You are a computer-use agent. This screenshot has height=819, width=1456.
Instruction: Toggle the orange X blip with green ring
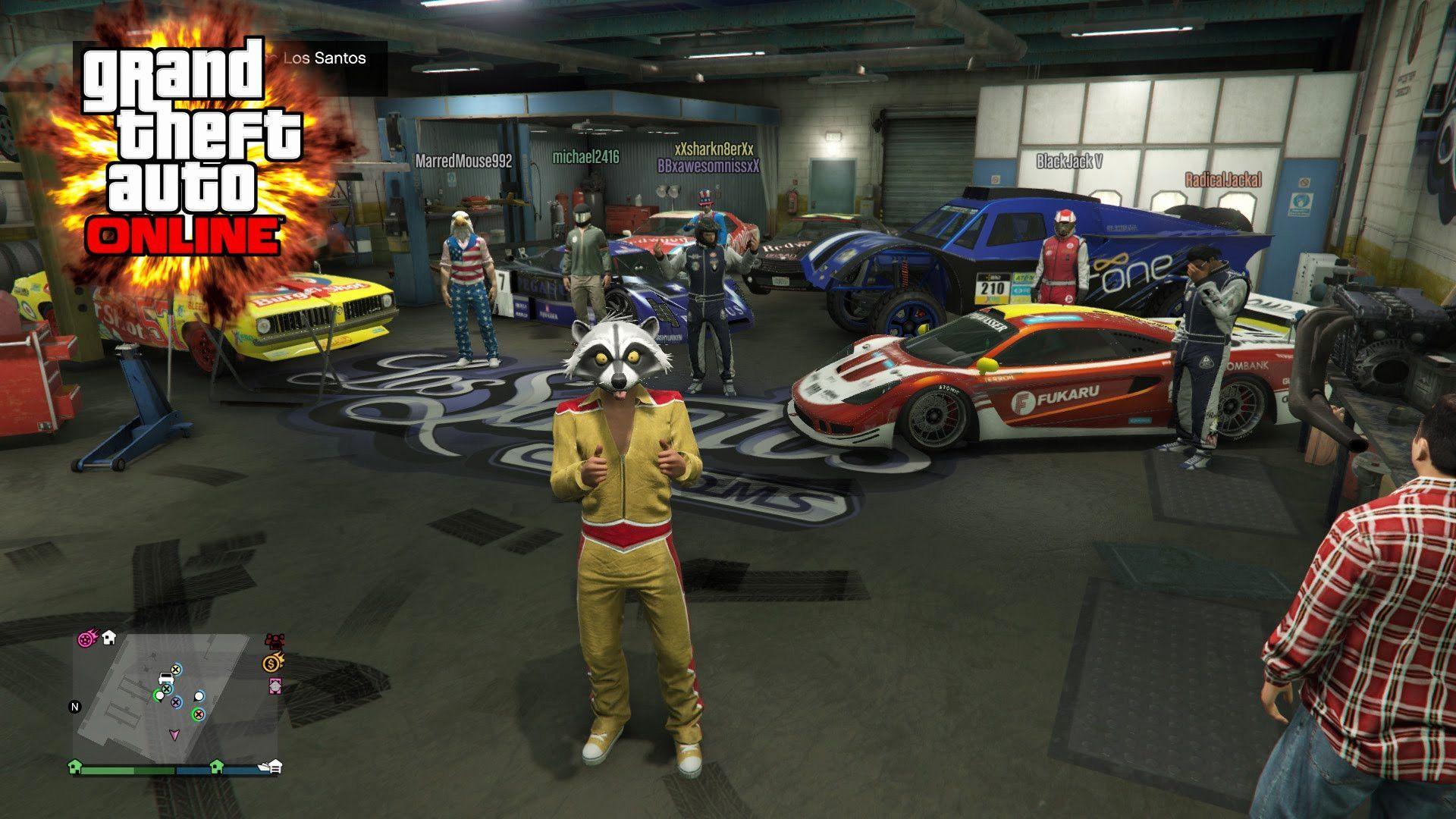(x=198, y=714)
